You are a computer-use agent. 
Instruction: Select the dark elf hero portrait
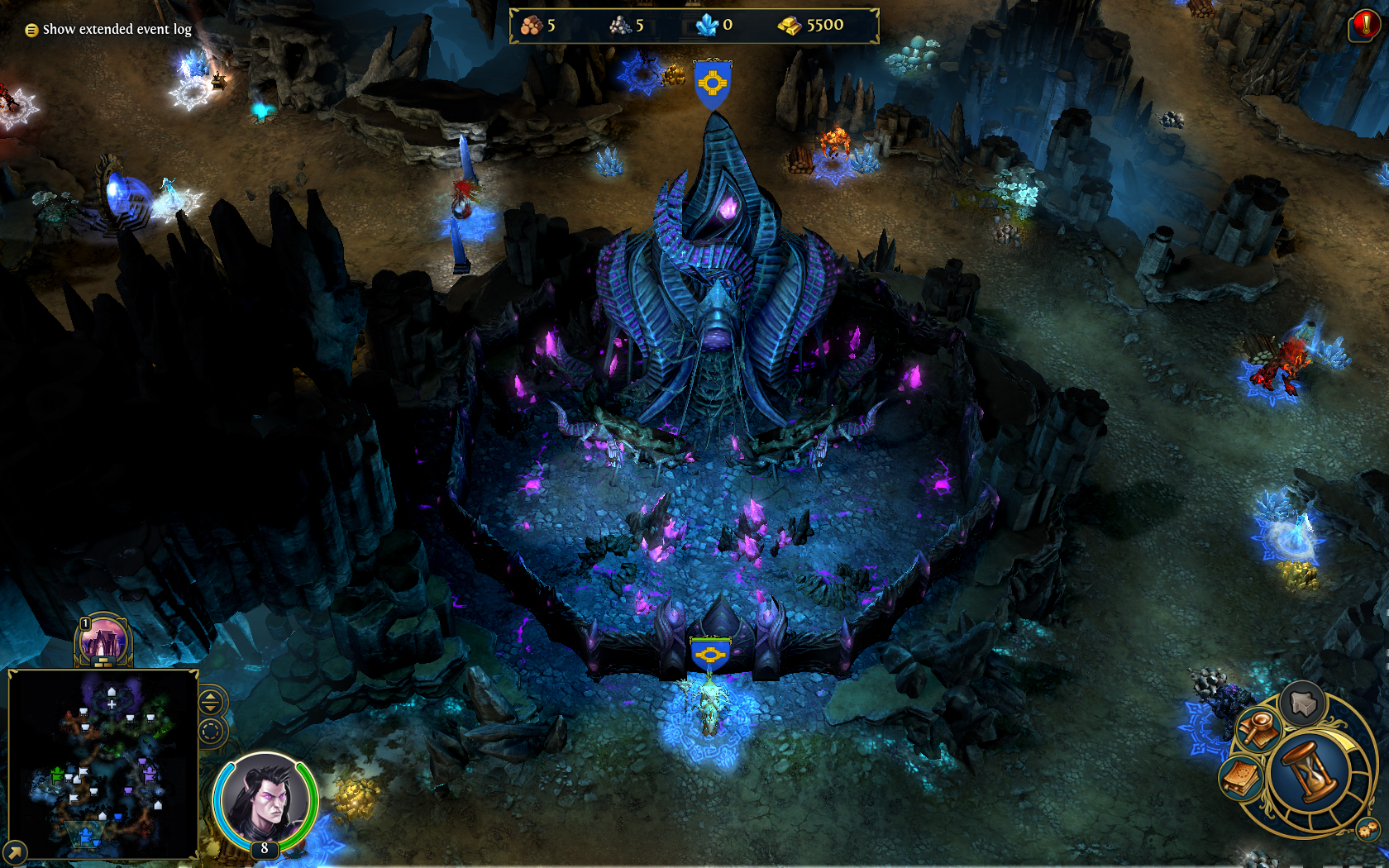tap(265, 800)
